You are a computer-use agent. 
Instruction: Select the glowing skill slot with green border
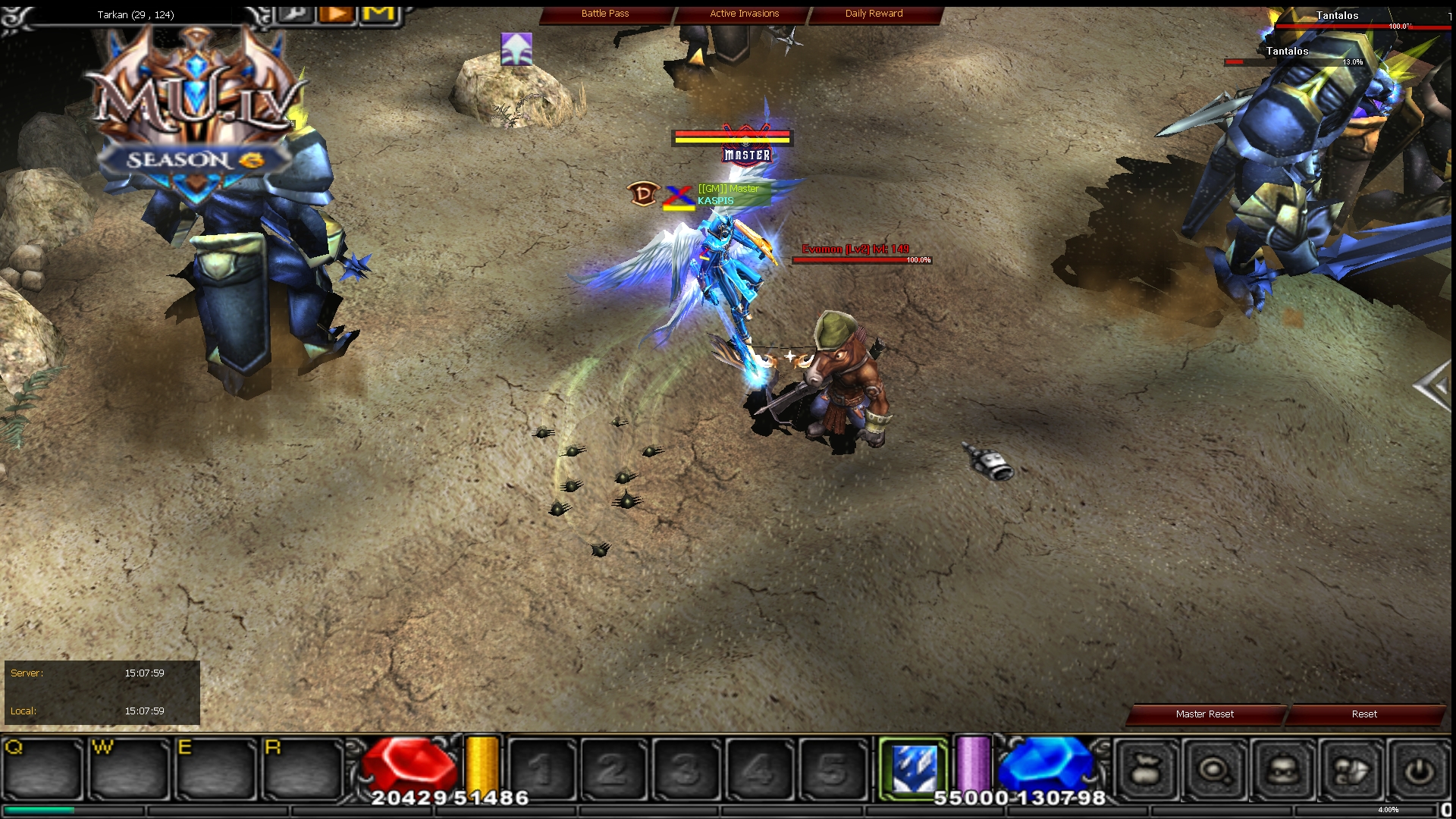pyautogui.click(x=914, y=766)
